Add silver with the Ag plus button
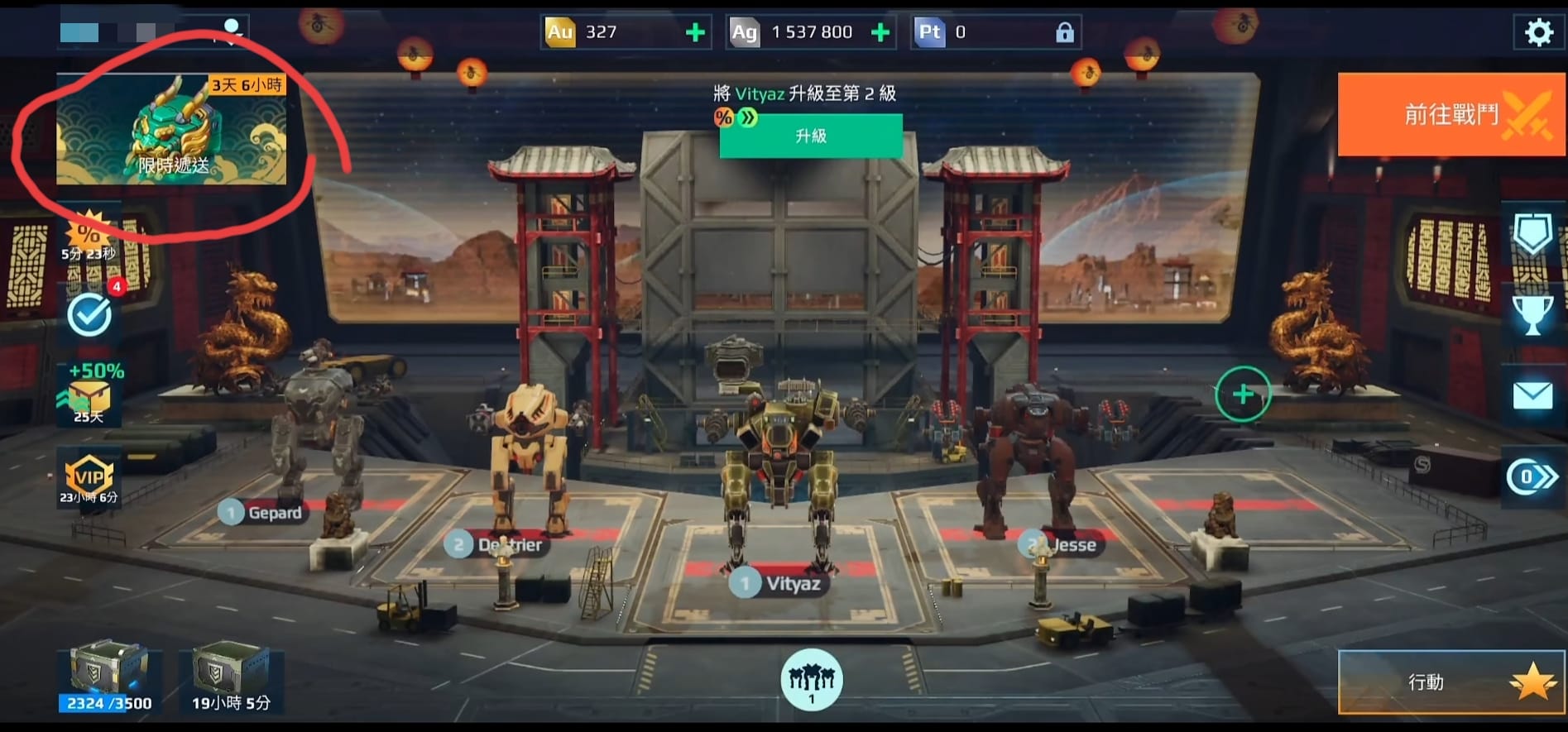Viewport: 1568px width, 732px height. click(880, 32)
